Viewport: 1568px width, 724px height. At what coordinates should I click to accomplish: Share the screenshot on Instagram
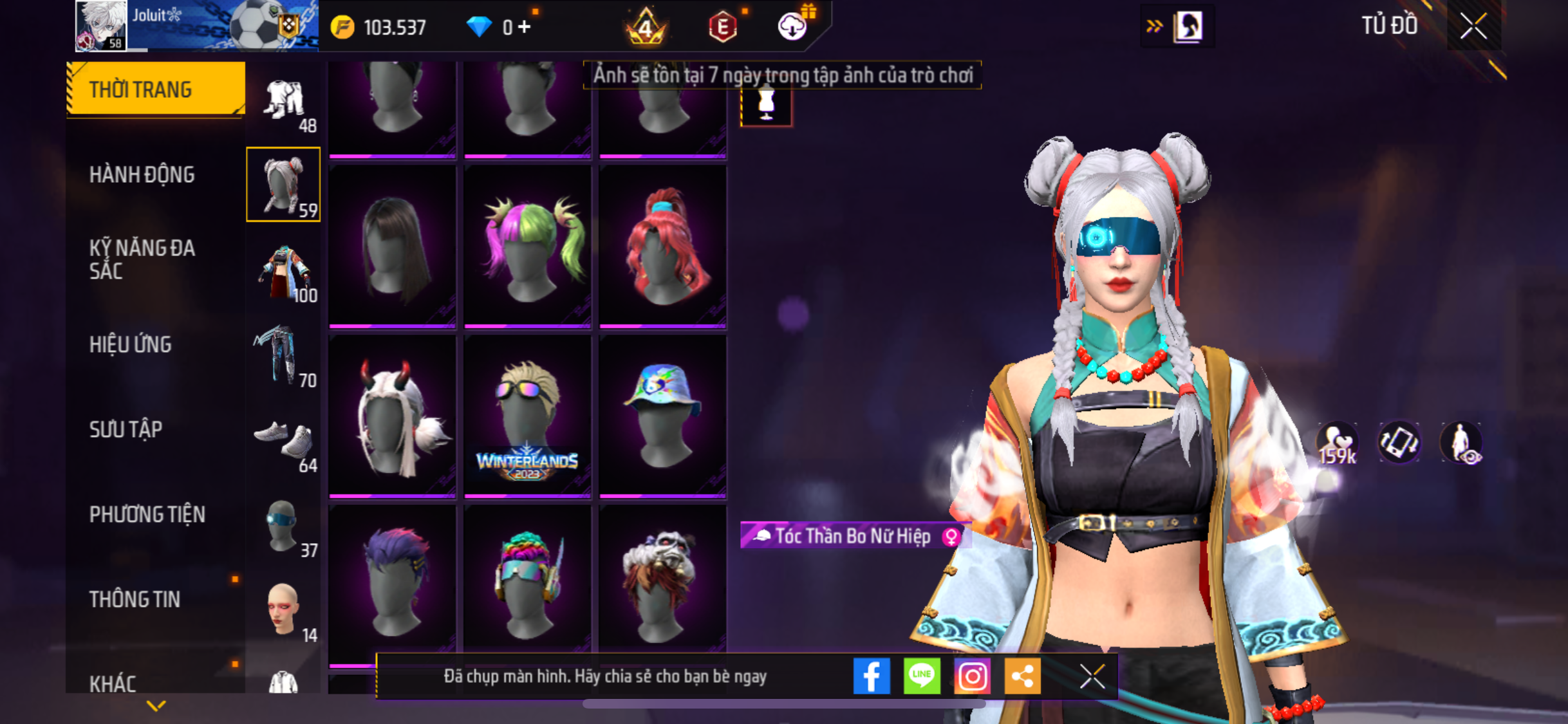click(x=972, y=676)
